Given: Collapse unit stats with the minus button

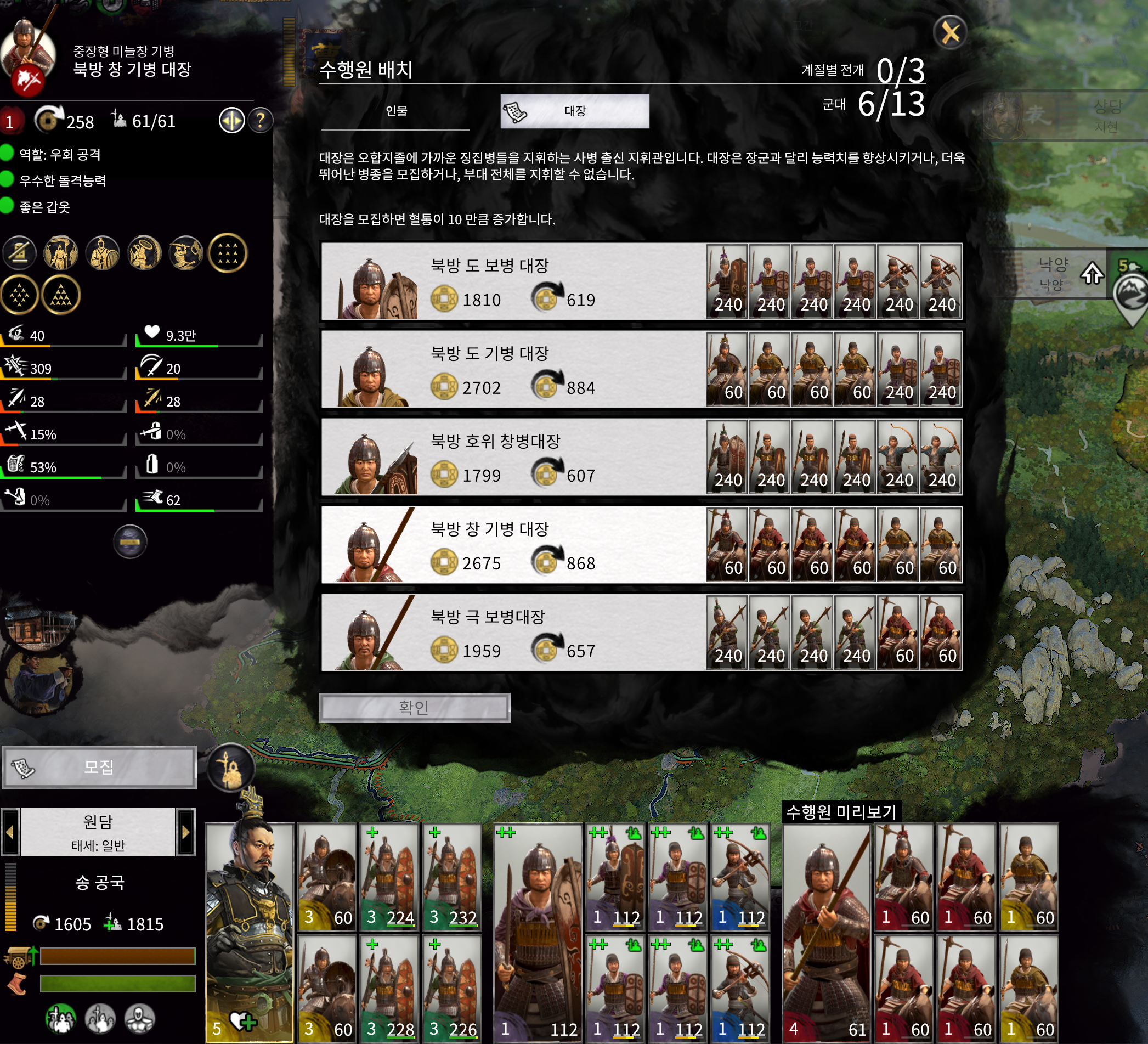Looking at the screenshot, I should coord(130,541).
